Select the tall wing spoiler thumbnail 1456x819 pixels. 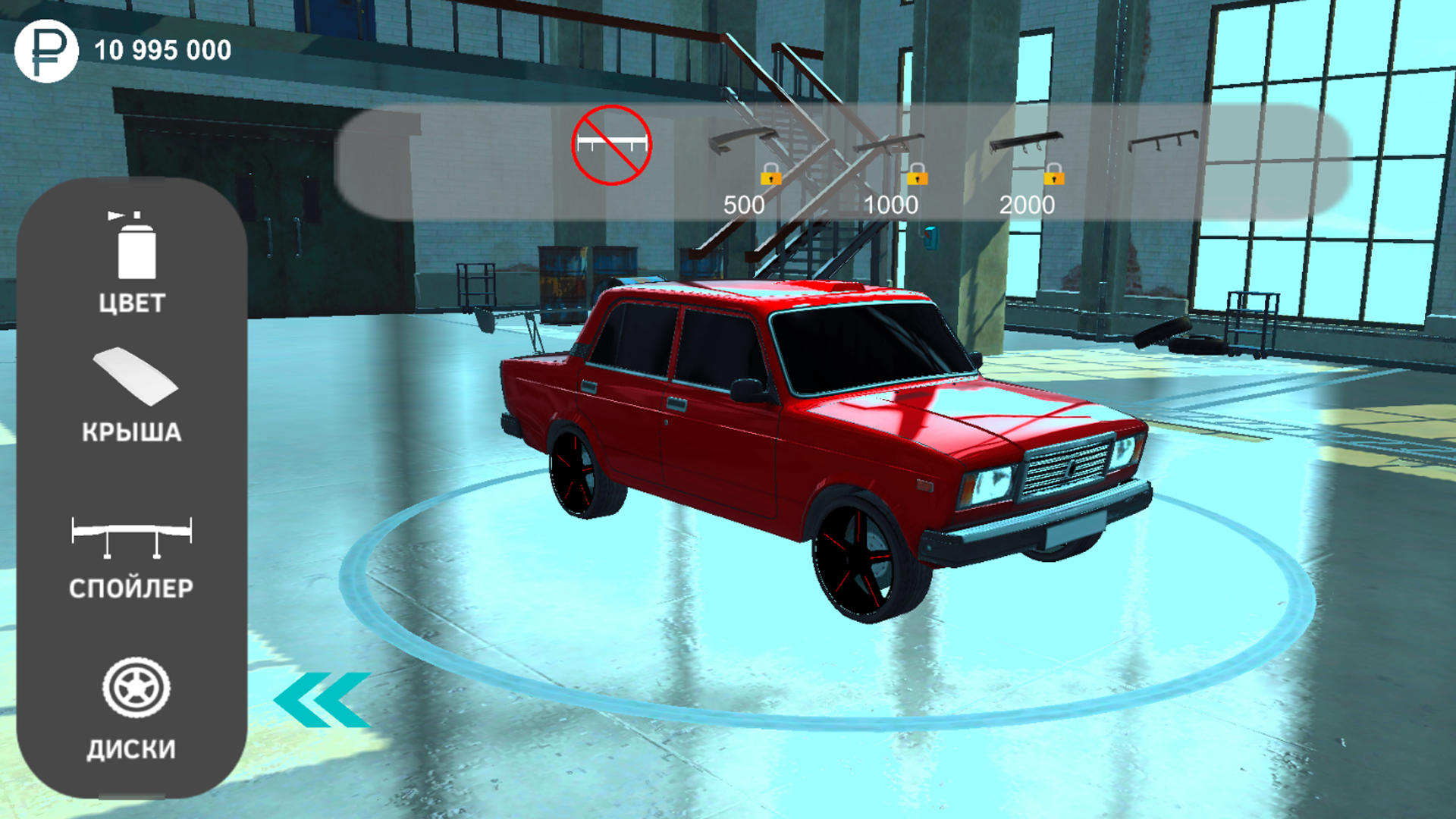[x=891, y=143]
